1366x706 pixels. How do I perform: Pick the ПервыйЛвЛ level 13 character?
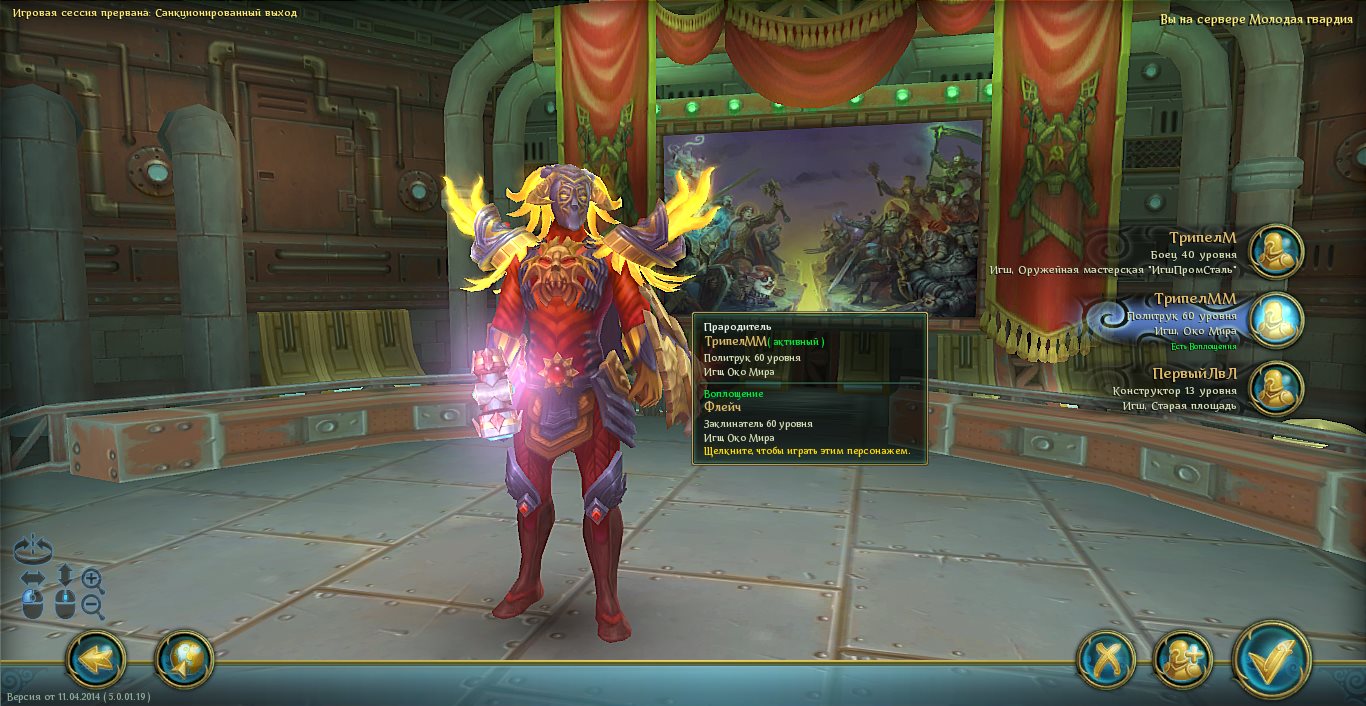[1277, 388]
